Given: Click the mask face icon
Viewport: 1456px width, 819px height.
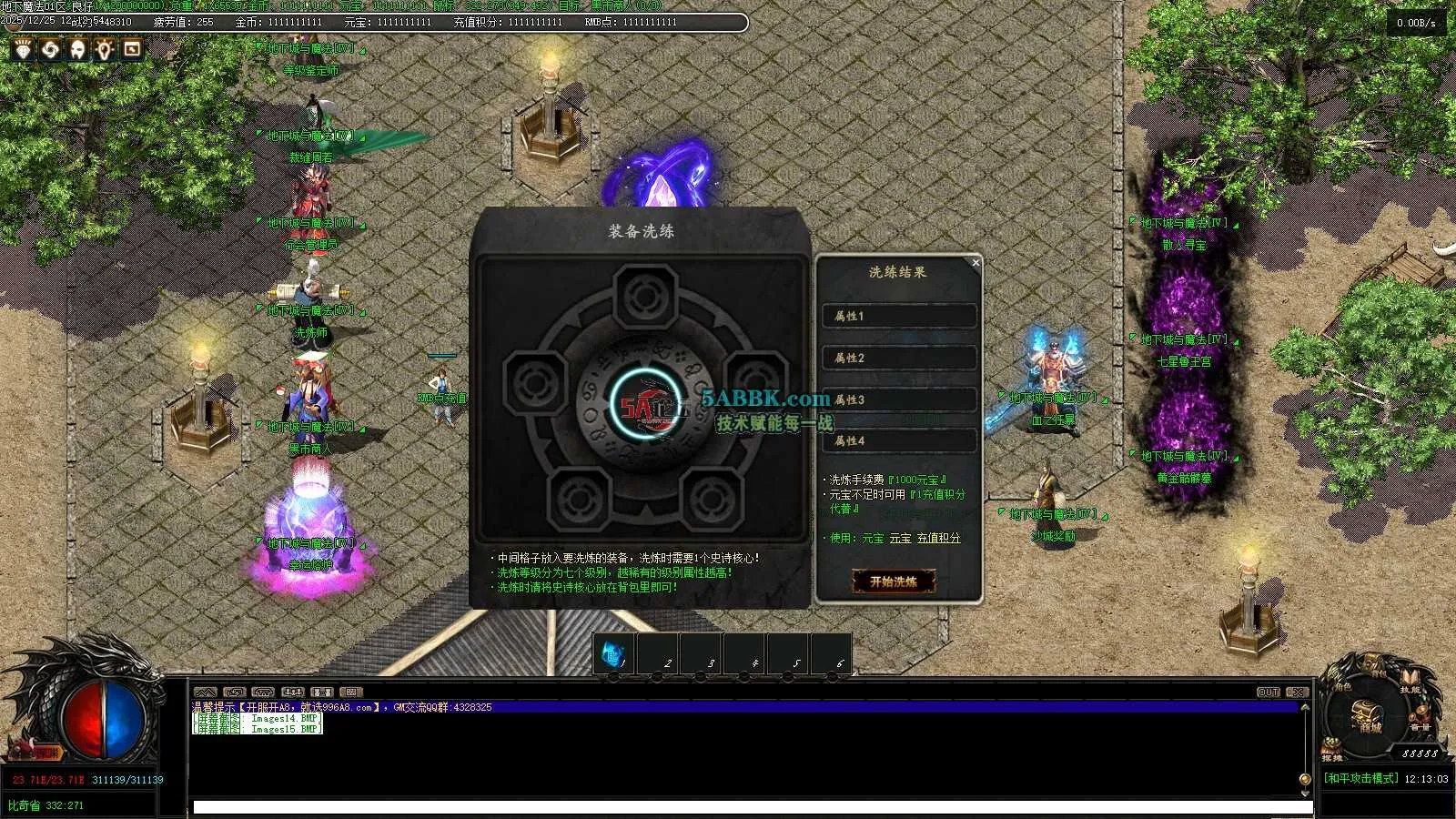Looking at the screenshot, I should (77, 49).
